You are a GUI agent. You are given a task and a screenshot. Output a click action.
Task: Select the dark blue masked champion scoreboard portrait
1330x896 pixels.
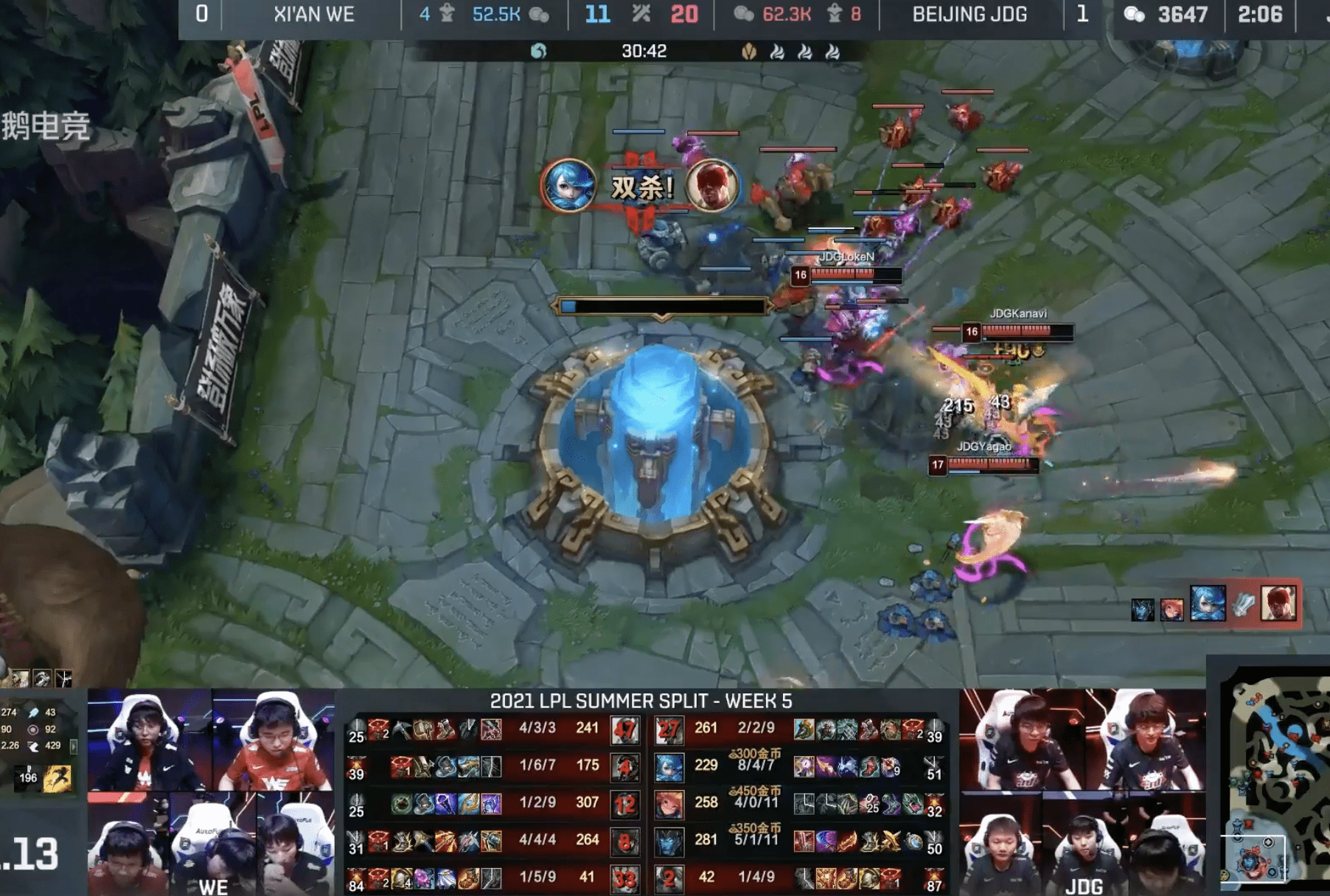point(669,841)
